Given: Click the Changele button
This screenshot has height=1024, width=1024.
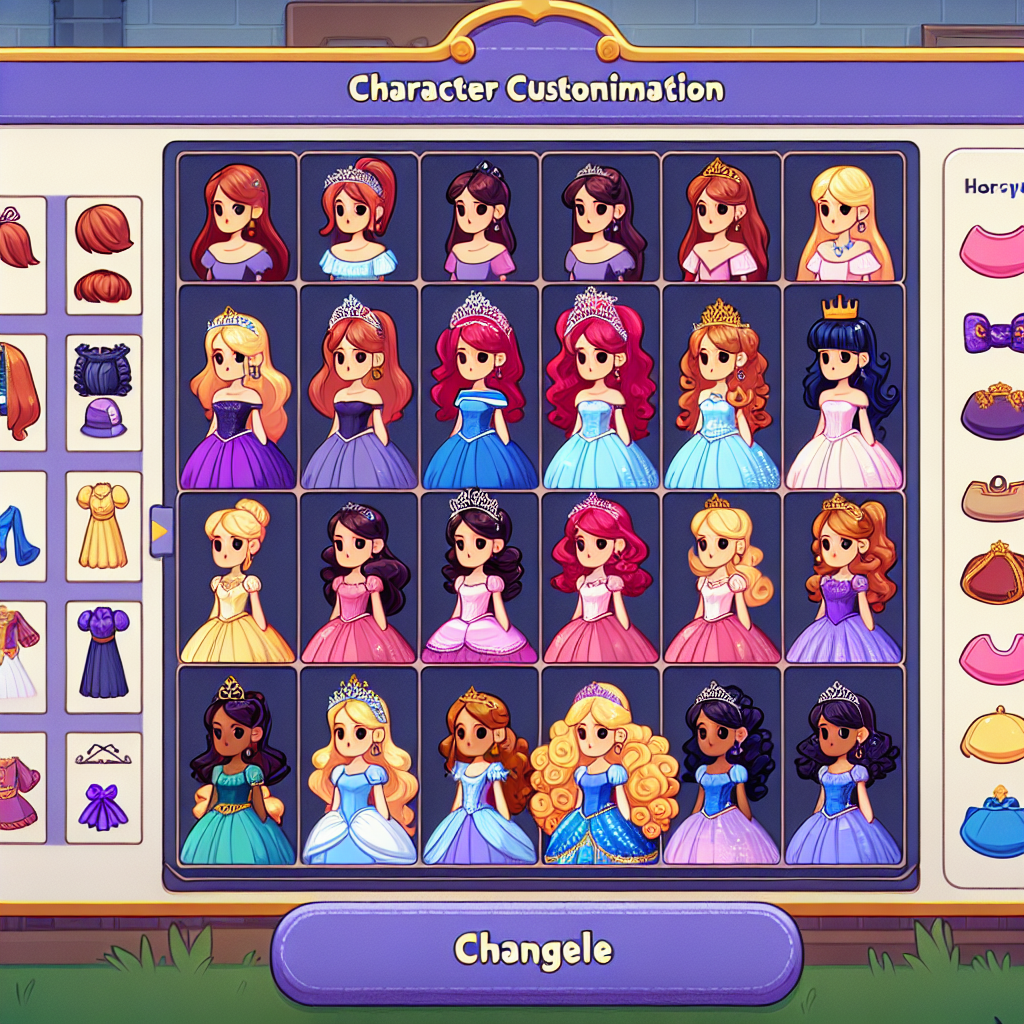Looking at the screenshot, I should coord(536,951).
